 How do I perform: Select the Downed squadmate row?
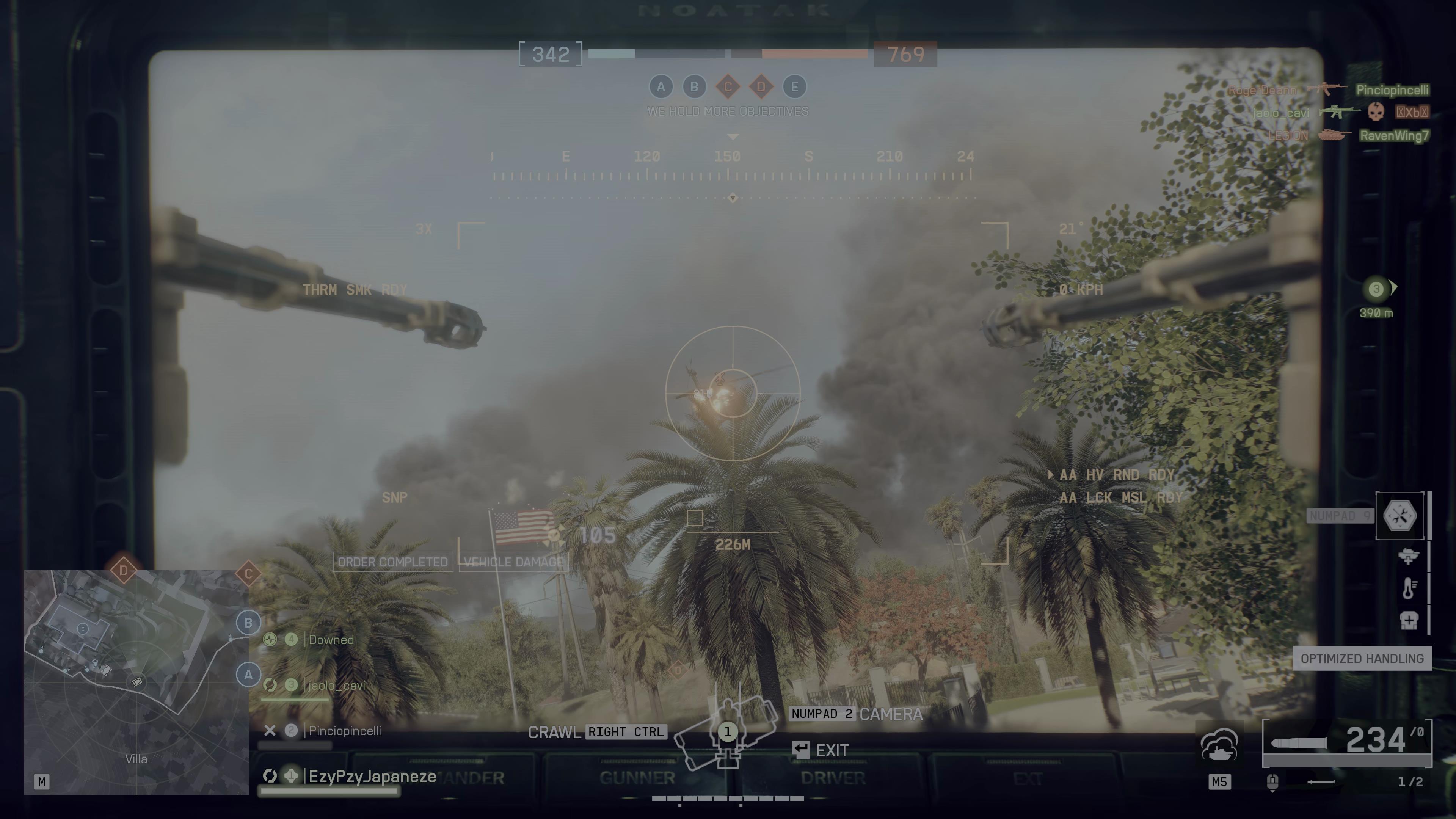331,640
